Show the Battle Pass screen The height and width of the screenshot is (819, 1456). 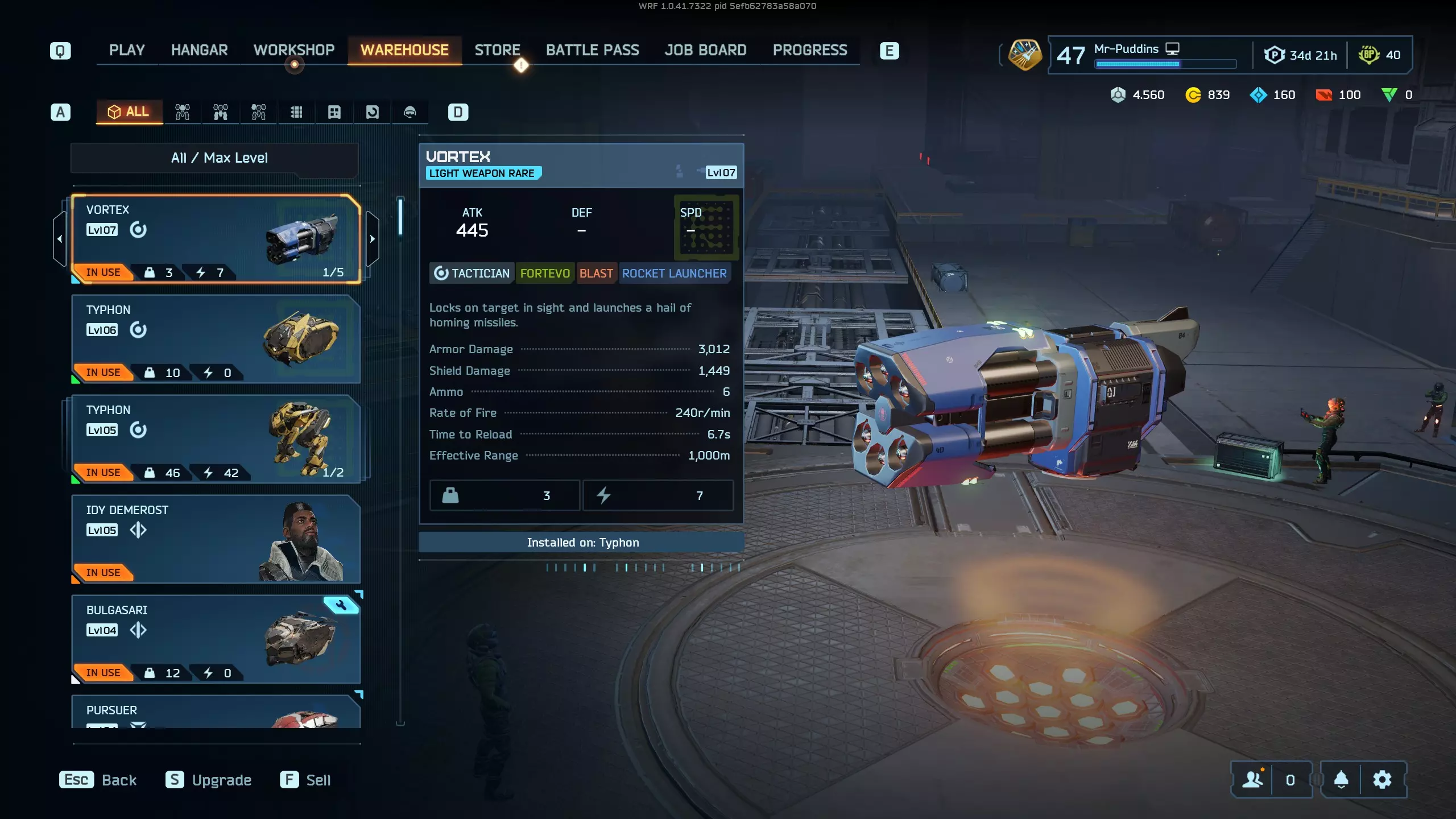point(592,50)
